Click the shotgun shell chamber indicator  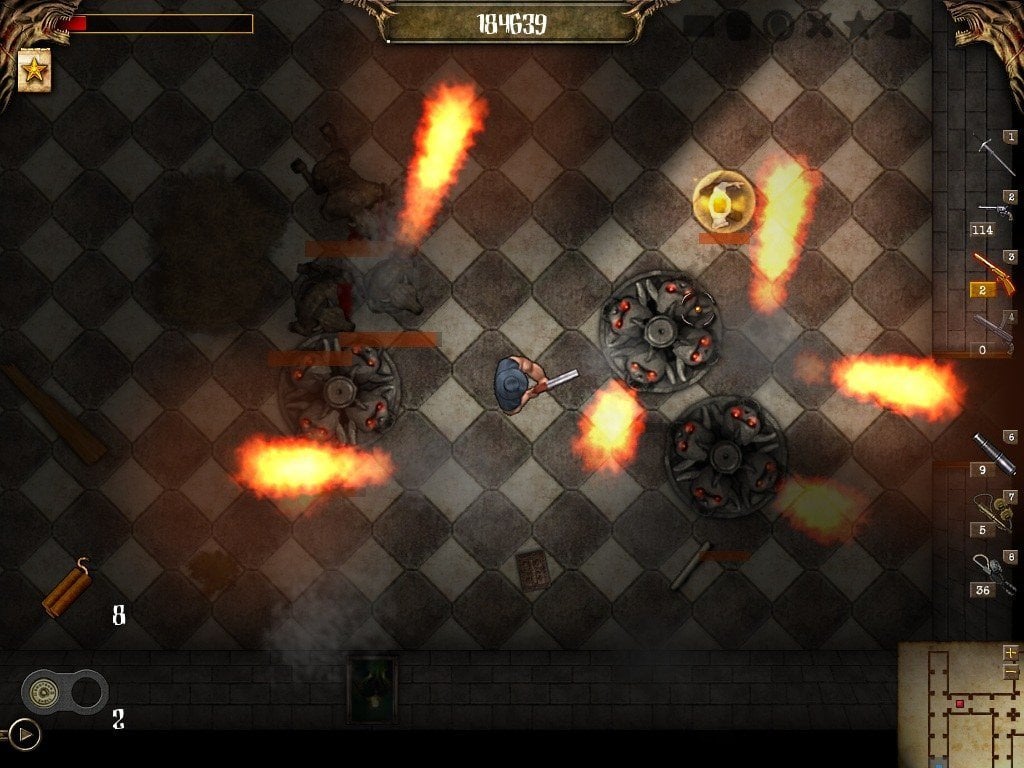pyautogui.click(x=64, y=691)
